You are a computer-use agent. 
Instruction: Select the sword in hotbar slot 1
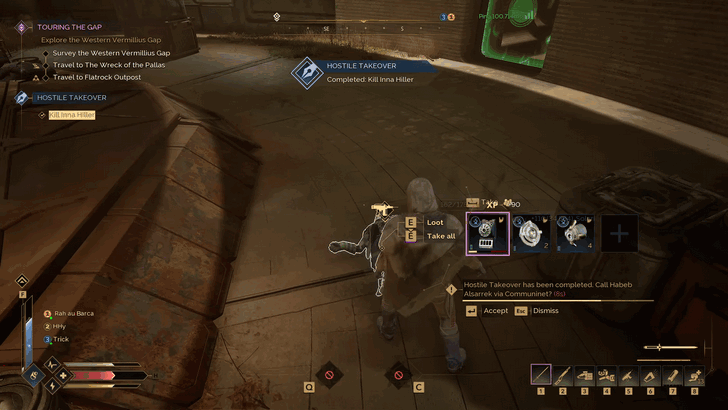tap(541, 374)
